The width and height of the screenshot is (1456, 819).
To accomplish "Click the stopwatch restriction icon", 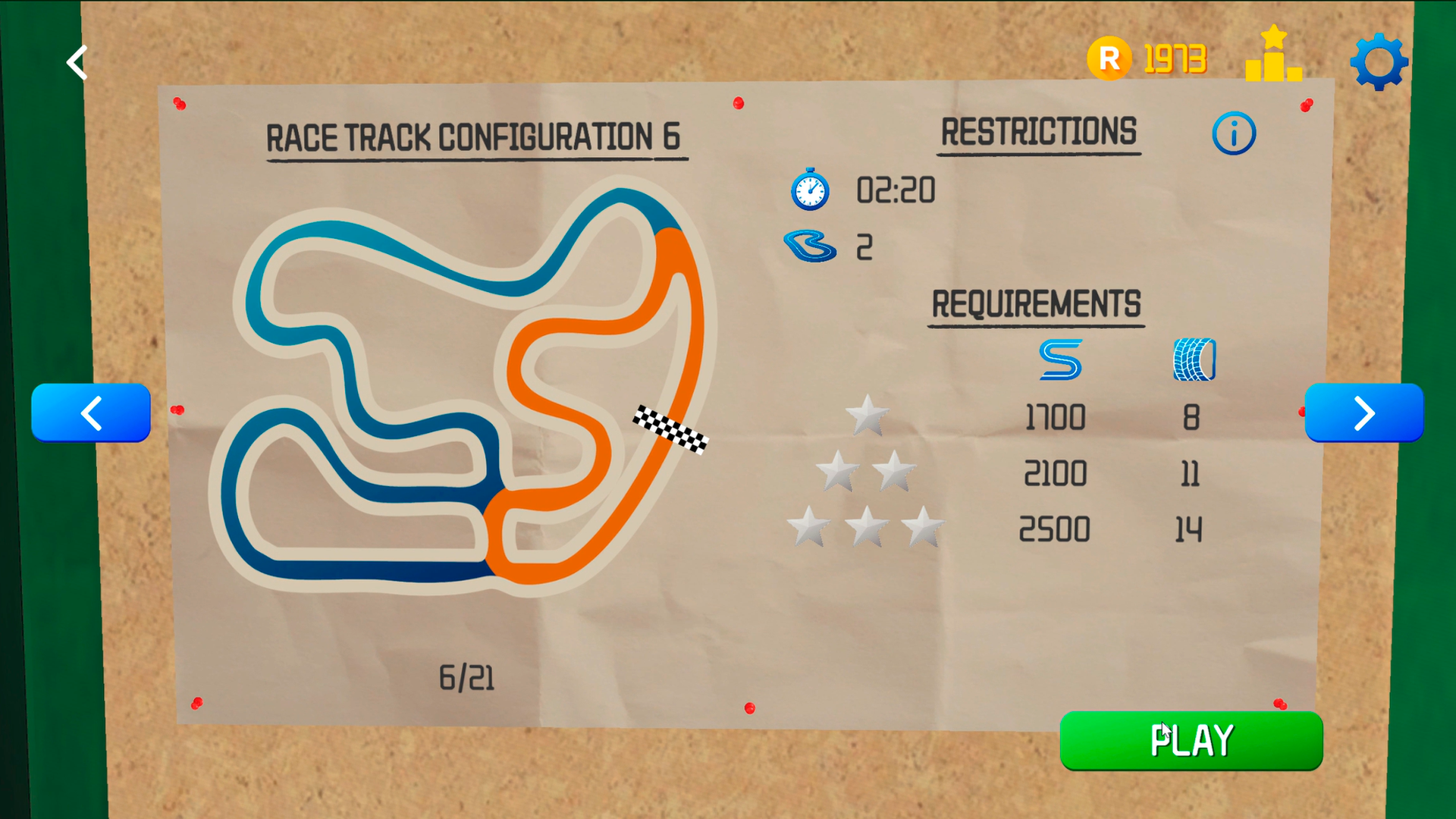I will [x=808, y=190].
